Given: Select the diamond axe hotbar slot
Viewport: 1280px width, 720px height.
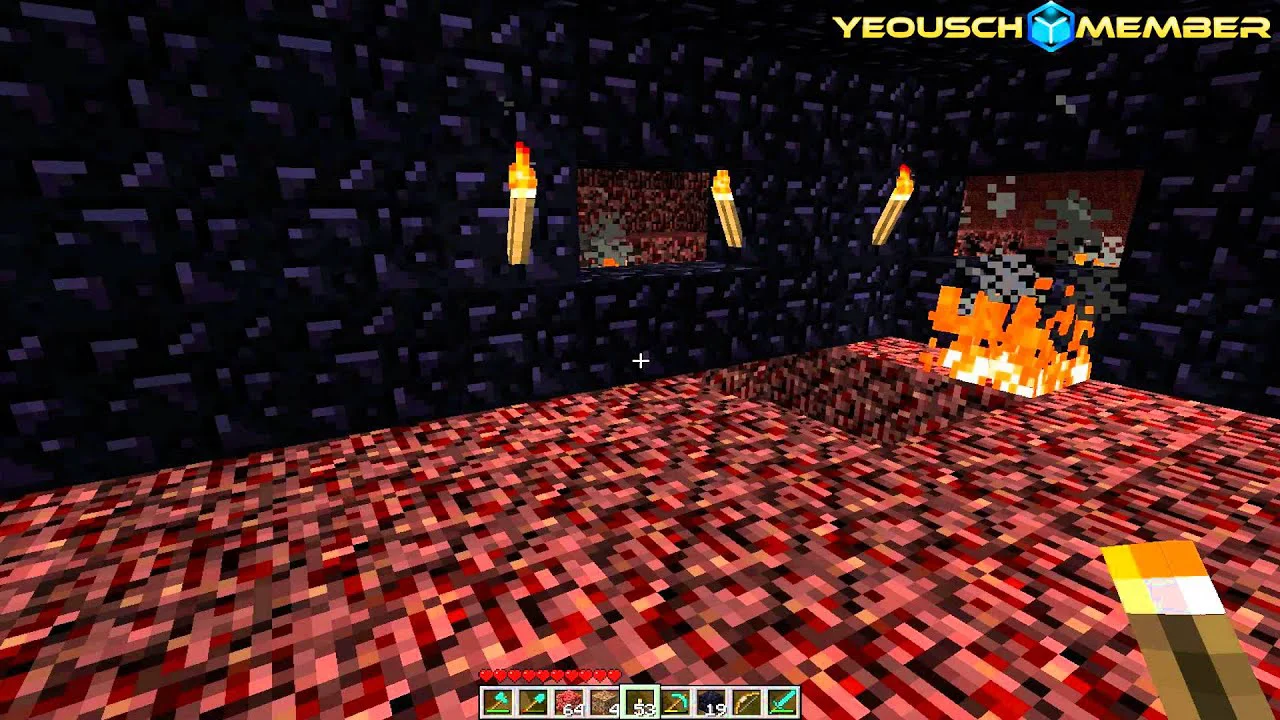Looking at the screenshot, I should (x=498, y=702).
